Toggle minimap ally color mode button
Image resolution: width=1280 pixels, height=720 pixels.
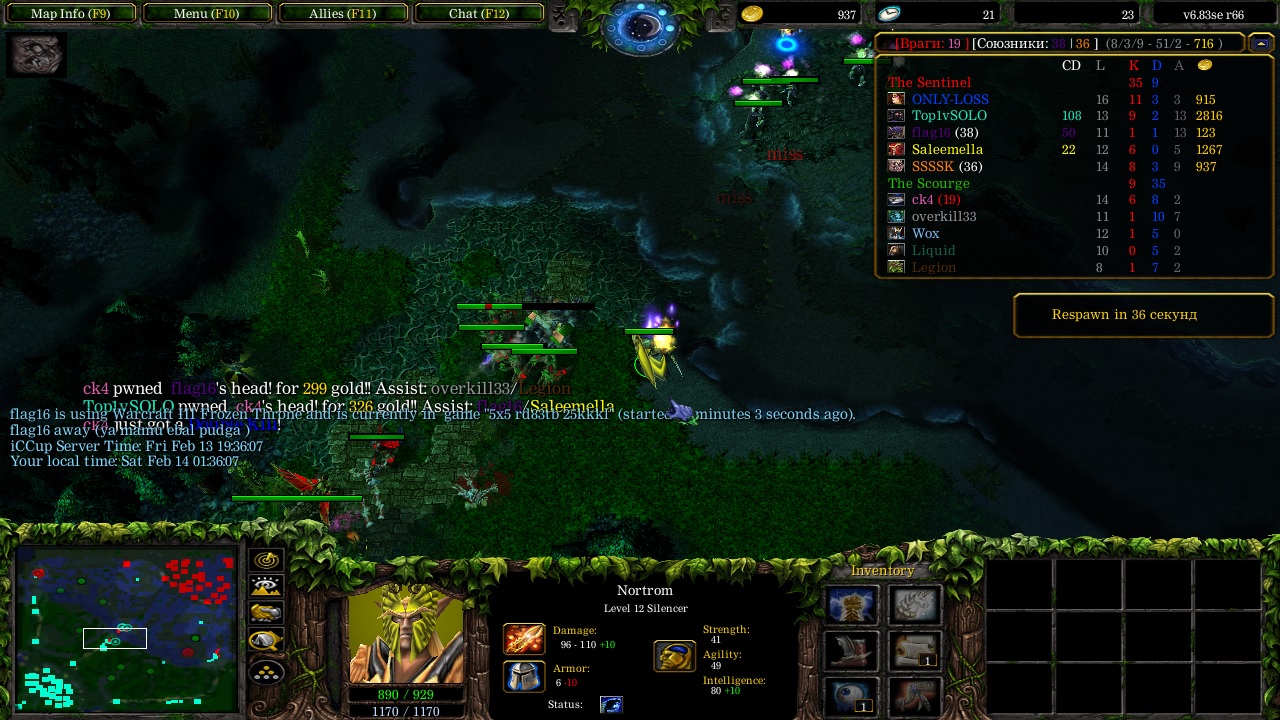click(x=267, y=614)
